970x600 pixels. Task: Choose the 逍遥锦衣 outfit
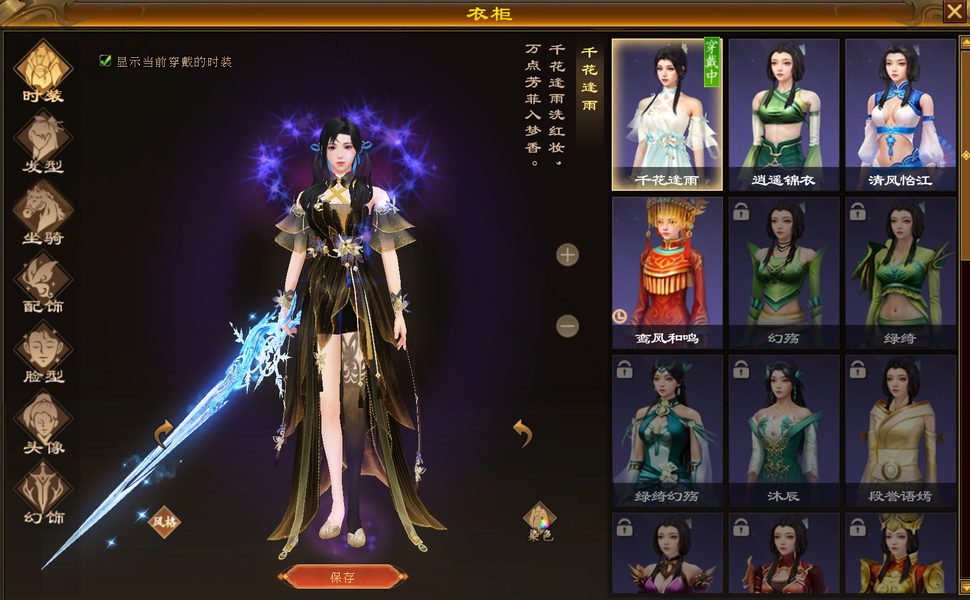click(x=783, y=114)
